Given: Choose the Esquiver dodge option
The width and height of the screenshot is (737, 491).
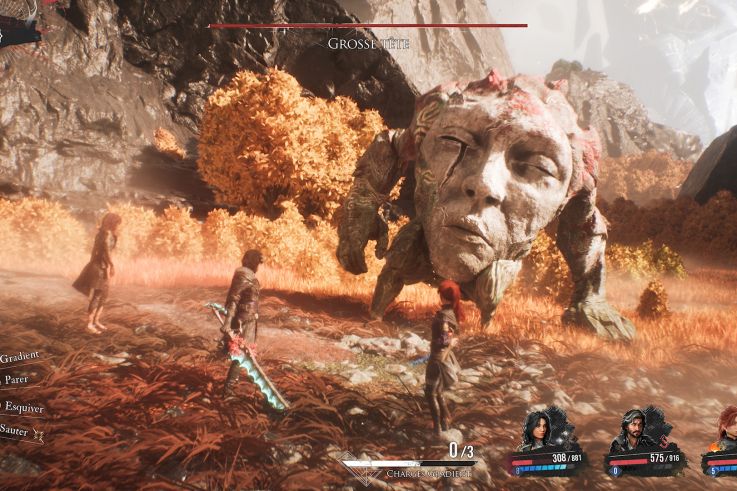Looking at the screenshot, I should [x=22, y=406].
